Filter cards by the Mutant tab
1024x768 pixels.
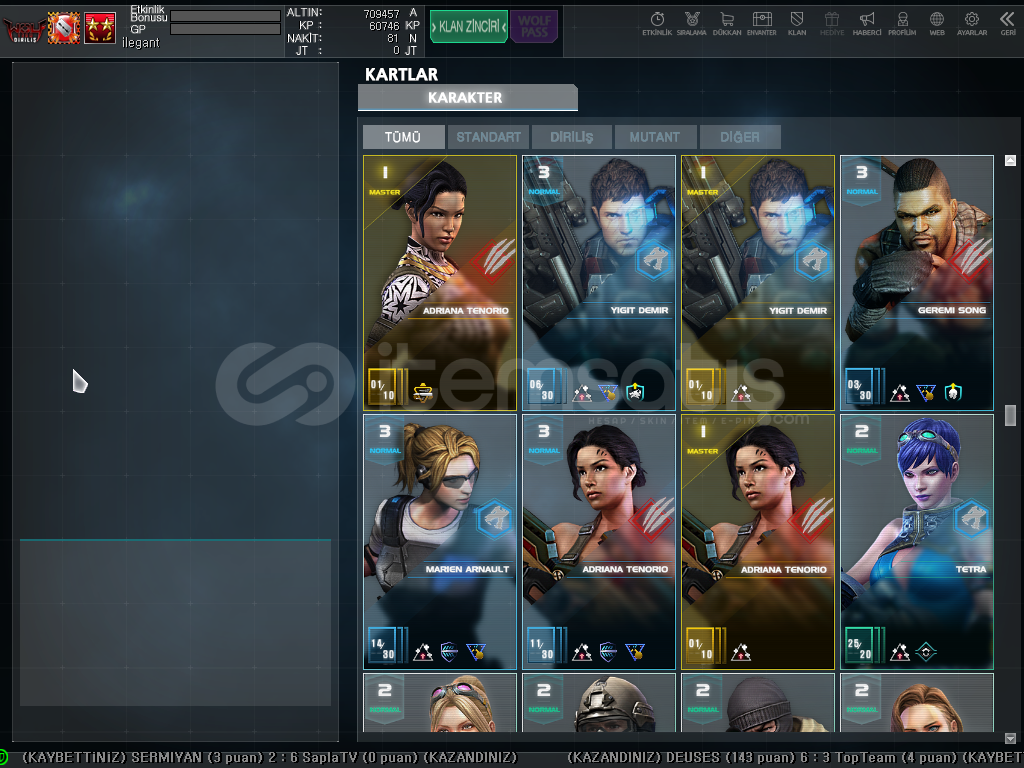tap(655, 137)
